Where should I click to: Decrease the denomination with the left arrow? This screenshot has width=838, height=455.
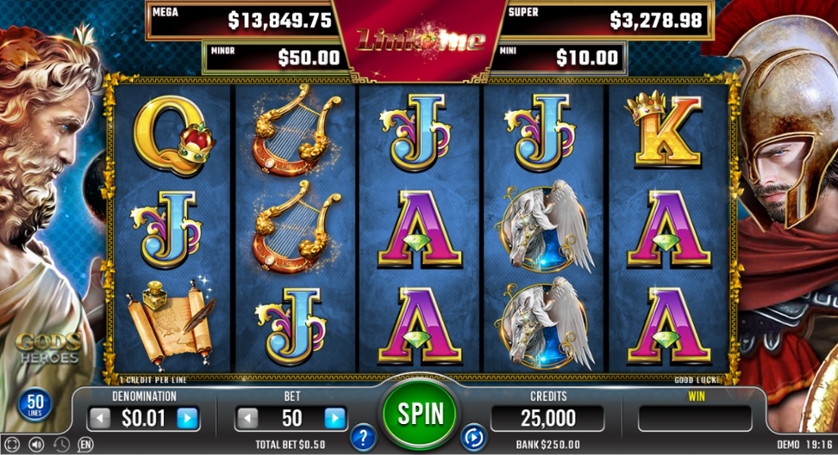coord(99,418)
